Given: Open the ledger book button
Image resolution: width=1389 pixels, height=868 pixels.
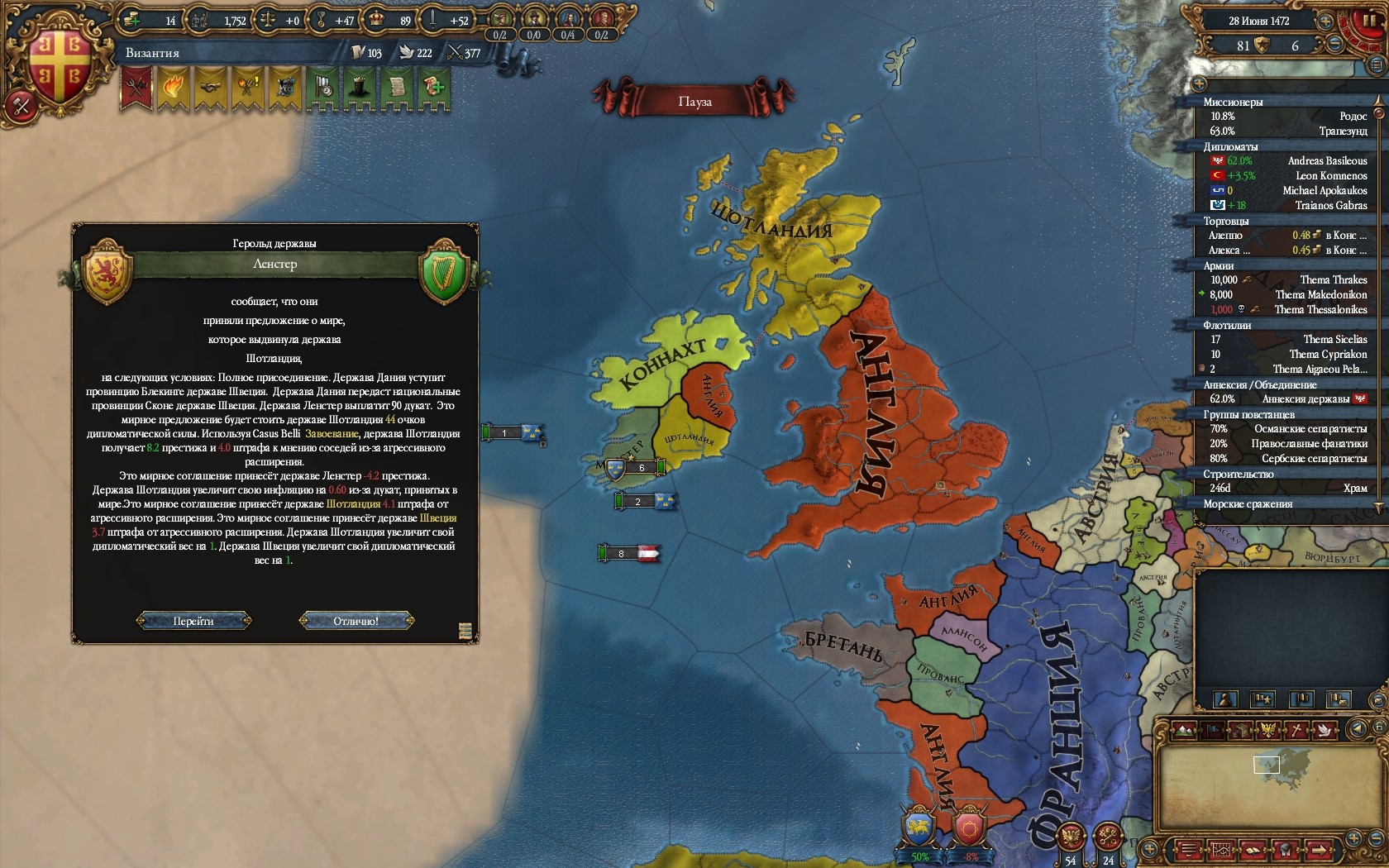Looking at the screenshot, I should (x=1253, y=850).
